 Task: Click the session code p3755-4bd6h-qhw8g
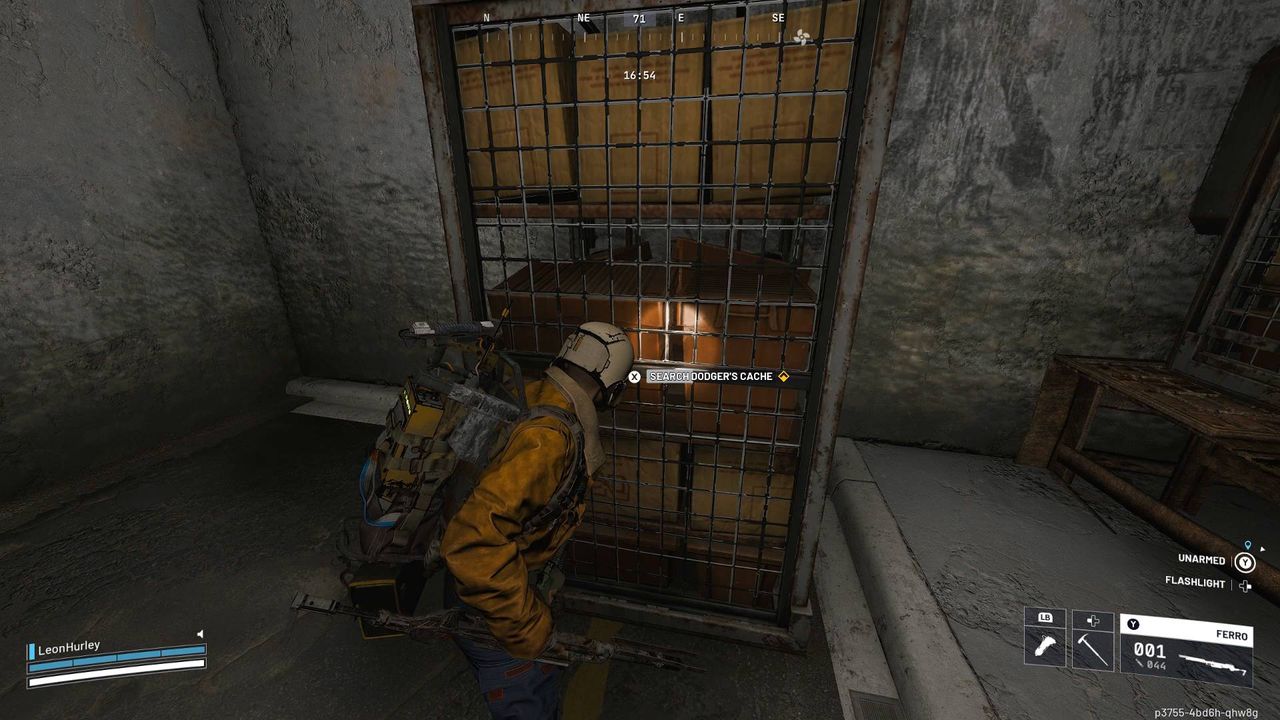pos(1205,712)
